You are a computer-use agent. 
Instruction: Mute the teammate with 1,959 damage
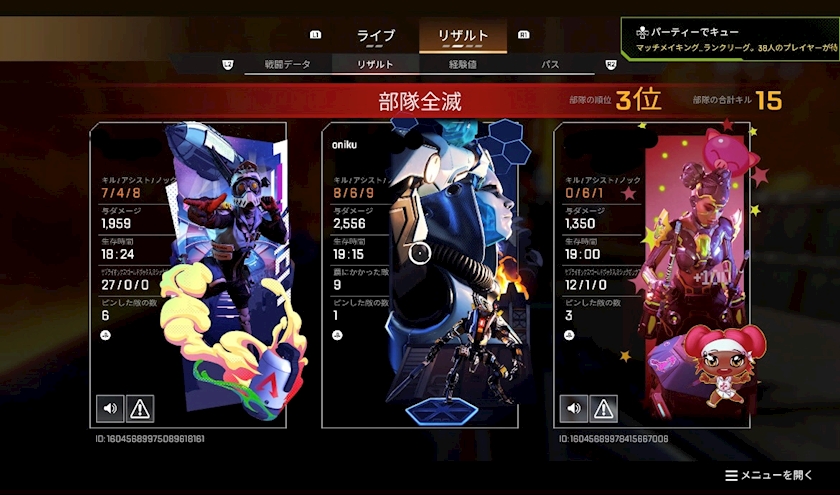(x=110, y=408)
